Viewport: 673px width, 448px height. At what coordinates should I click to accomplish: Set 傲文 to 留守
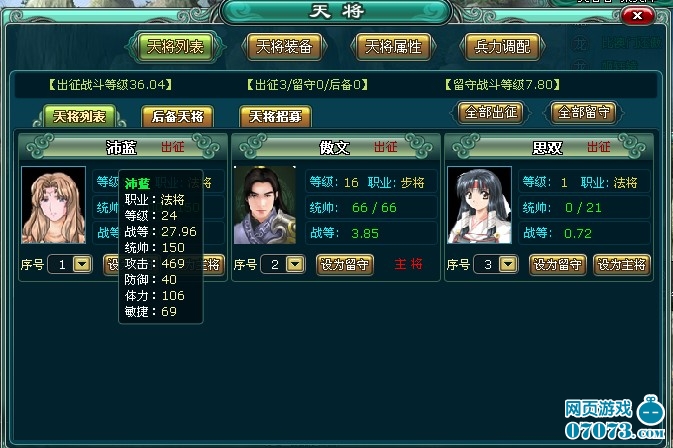click(x=344, y=265)
